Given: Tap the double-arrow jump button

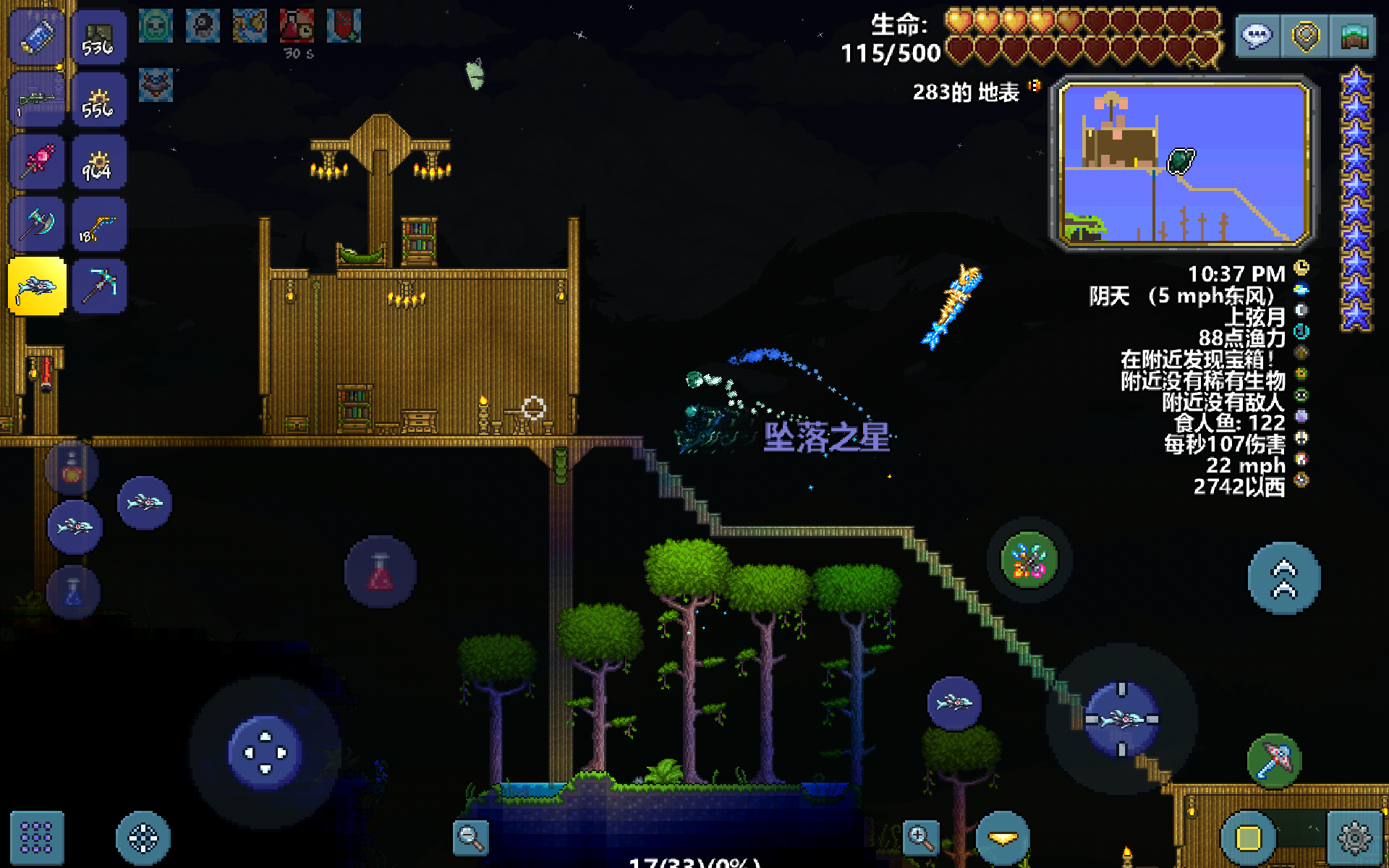Looking at the screenshot, I should pos(1284,579).
